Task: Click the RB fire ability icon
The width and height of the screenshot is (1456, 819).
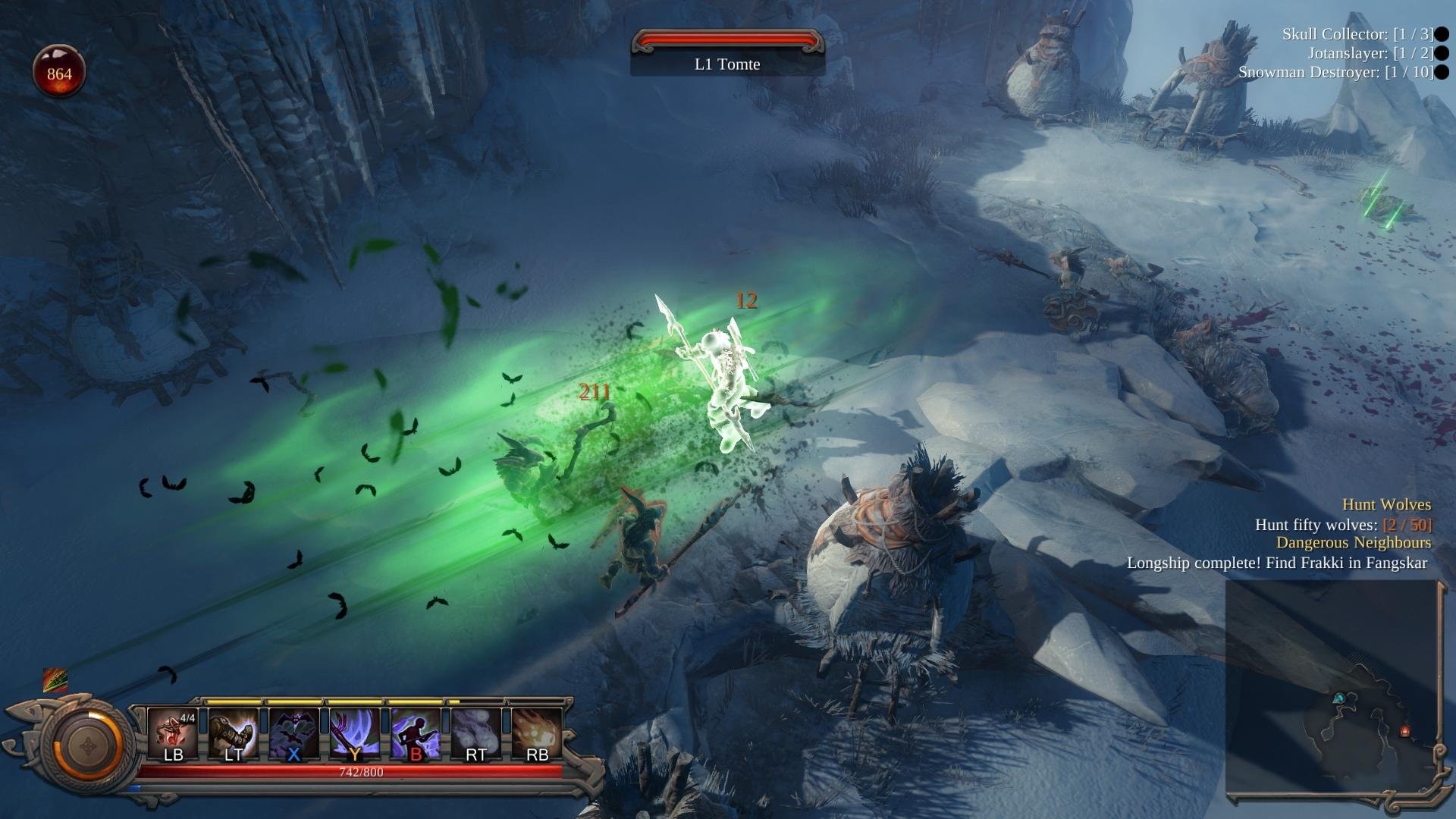Action: pyautogui.click(x=537, y=732)
